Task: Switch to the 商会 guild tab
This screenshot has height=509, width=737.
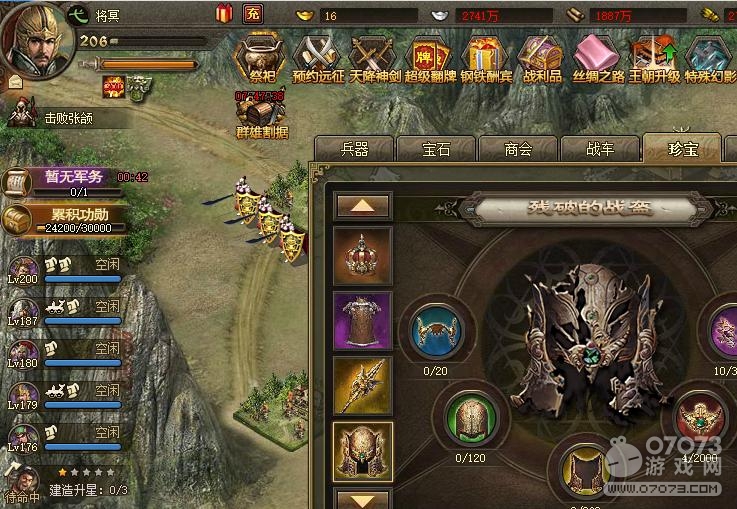Action: click(518, 149)
